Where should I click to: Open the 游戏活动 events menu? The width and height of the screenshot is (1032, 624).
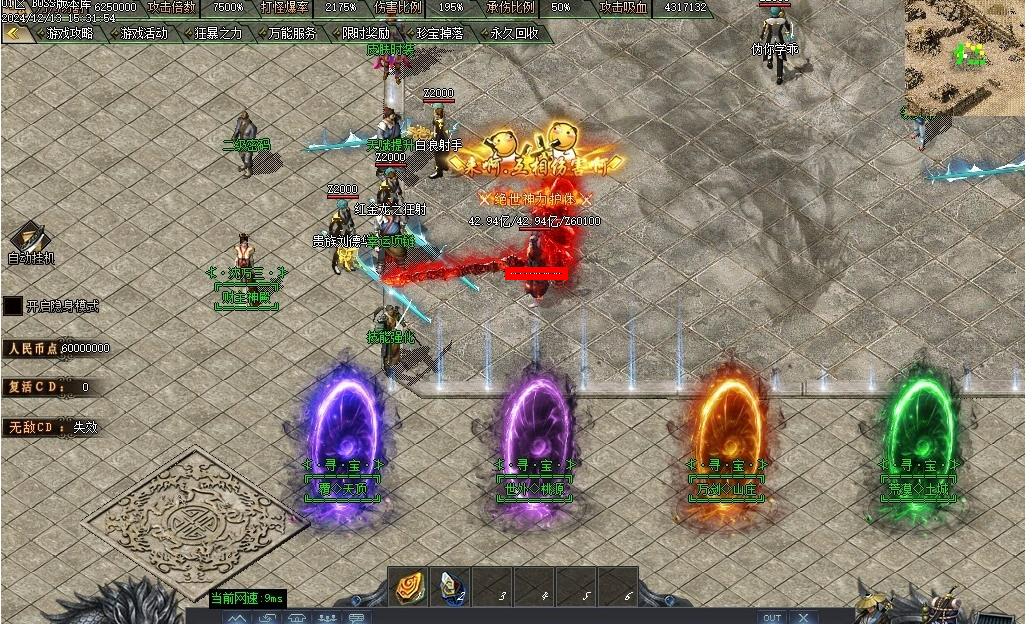click(144, 33)
